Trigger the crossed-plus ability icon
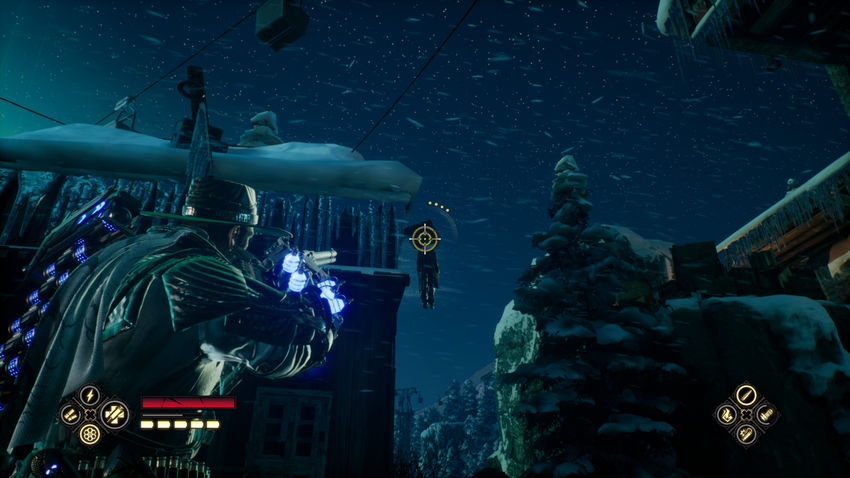Viewport: 850px width, 478px height. coord(112,413)
